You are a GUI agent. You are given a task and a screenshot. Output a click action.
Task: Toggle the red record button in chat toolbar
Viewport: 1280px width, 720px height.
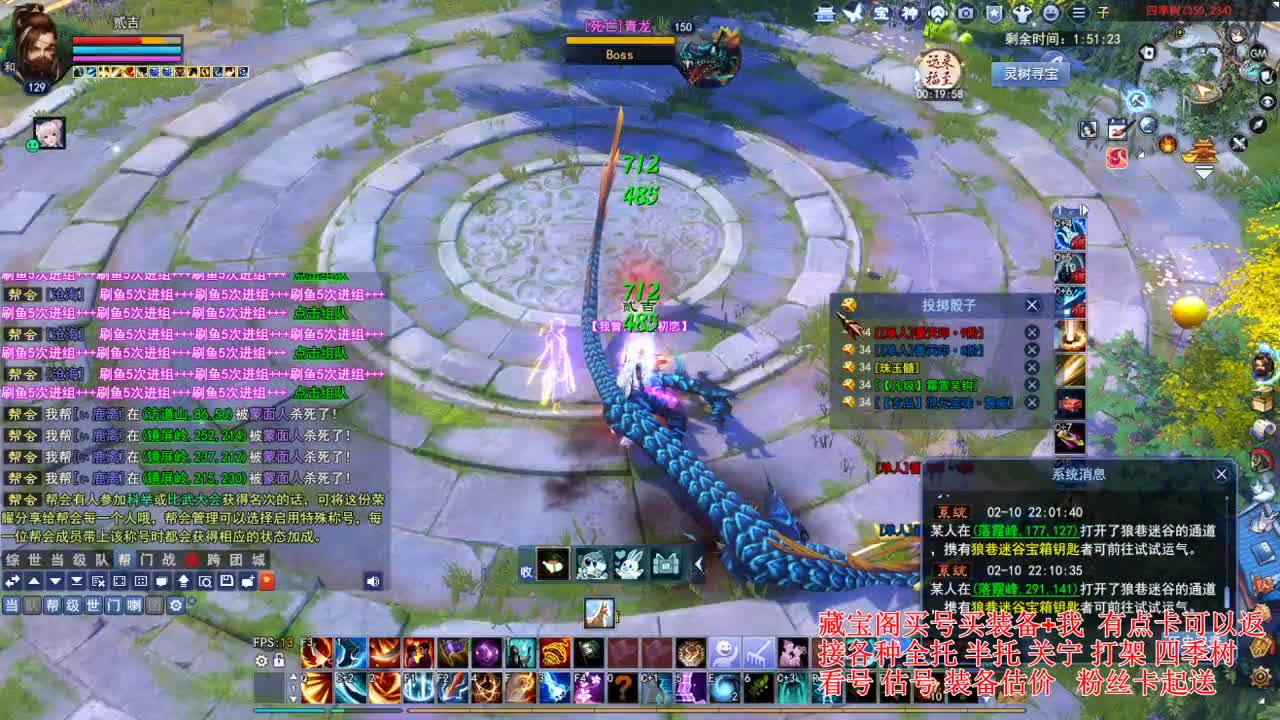[x=267, y=580]
